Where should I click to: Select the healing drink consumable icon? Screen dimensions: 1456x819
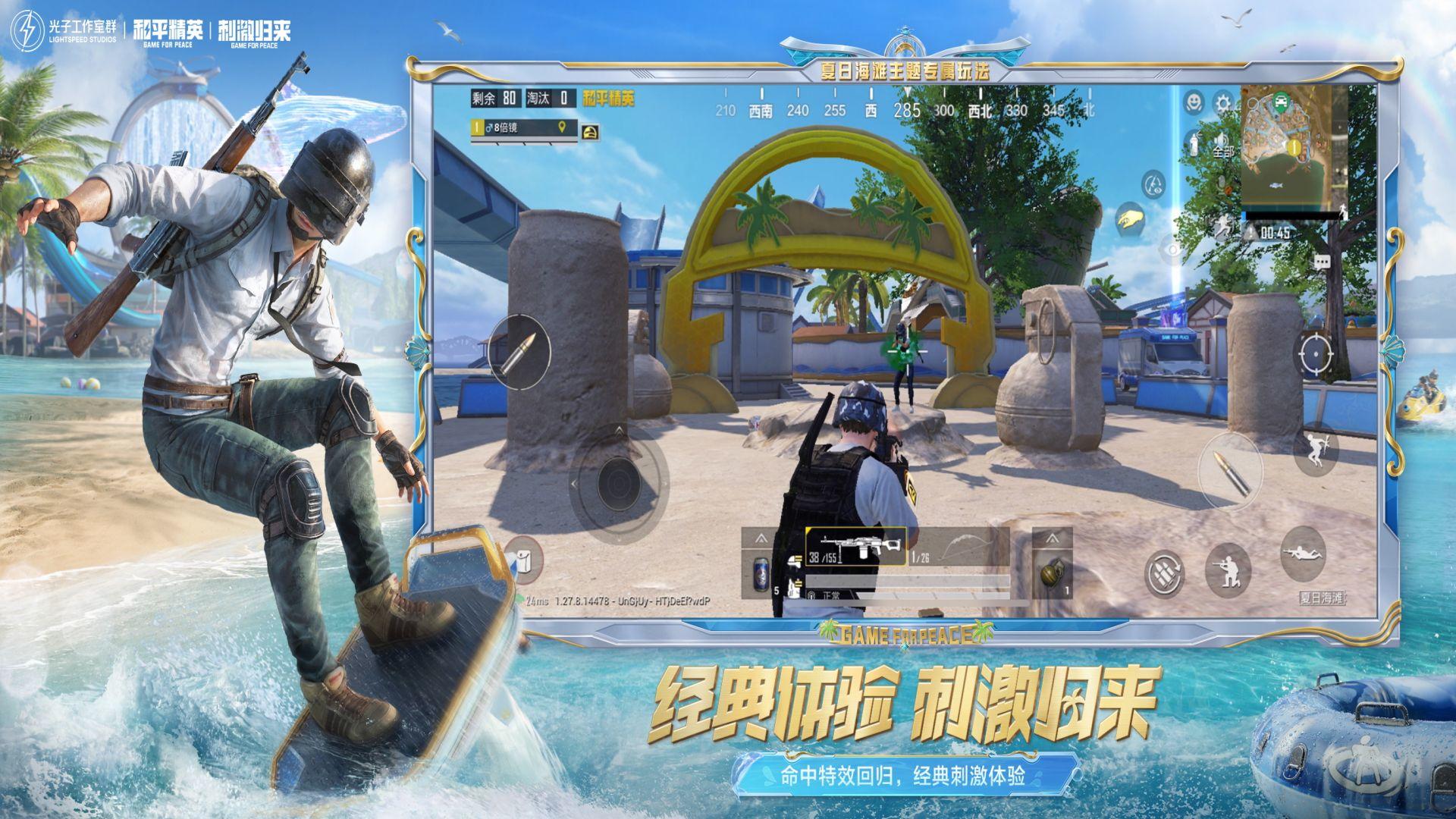(1193, 144)
